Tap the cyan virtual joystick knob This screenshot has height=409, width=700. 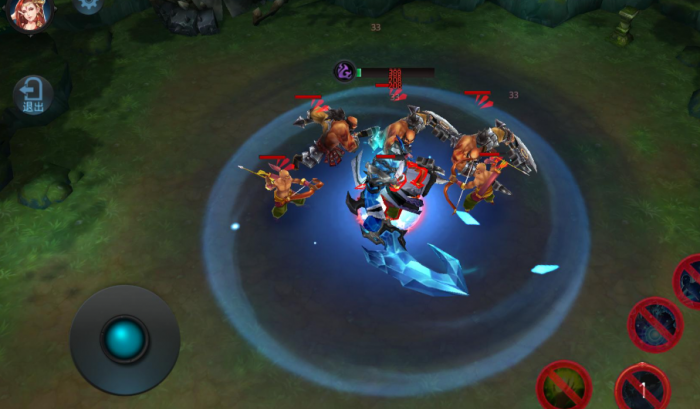(x=125, y=340)
